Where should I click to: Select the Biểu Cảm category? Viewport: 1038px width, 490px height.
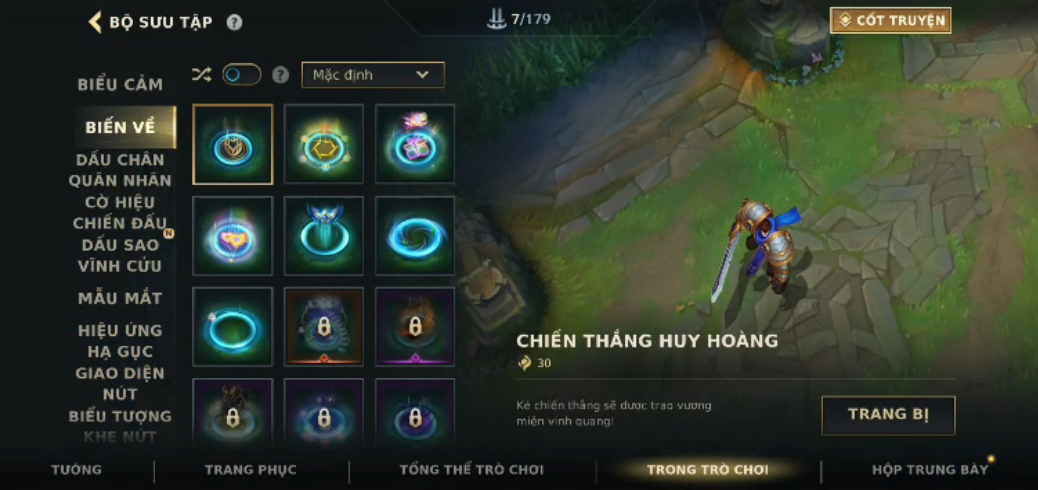tap(120, 84)
